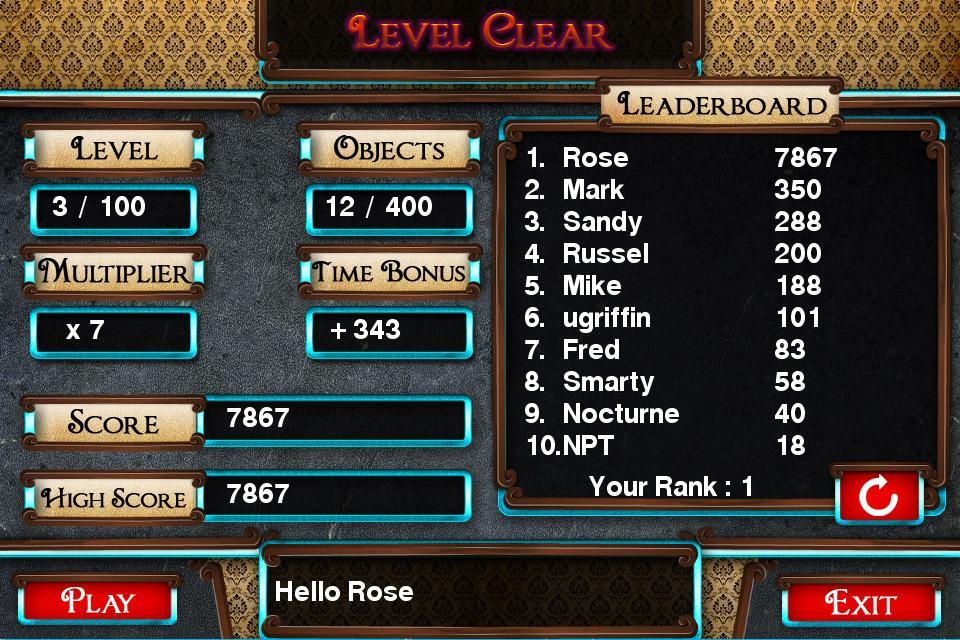
Task: Pick ugriffin on the leaderboard
Action: (680, 318)
